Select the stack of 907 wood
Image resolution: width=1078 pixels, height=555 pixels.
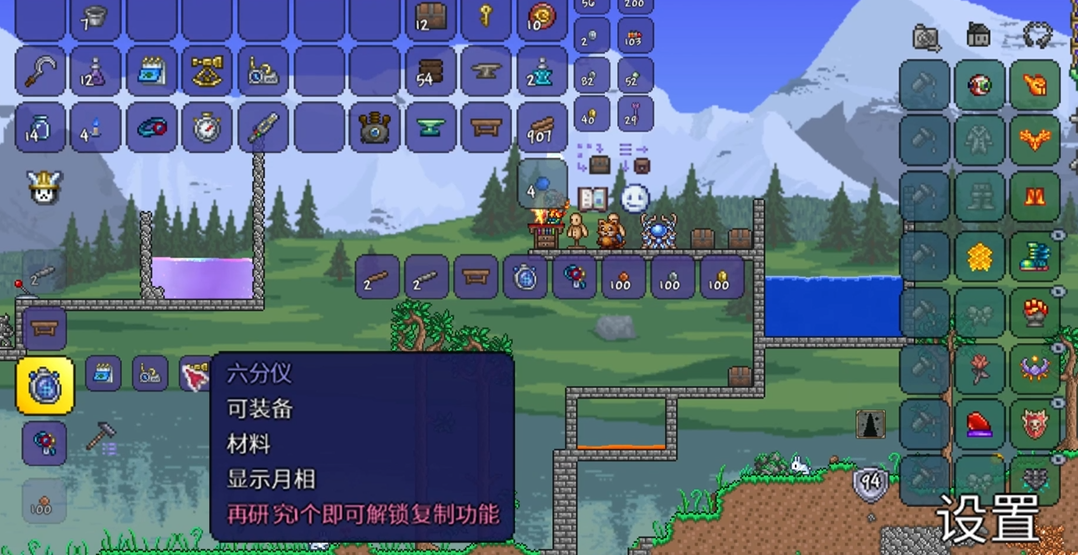click(542, 128)
